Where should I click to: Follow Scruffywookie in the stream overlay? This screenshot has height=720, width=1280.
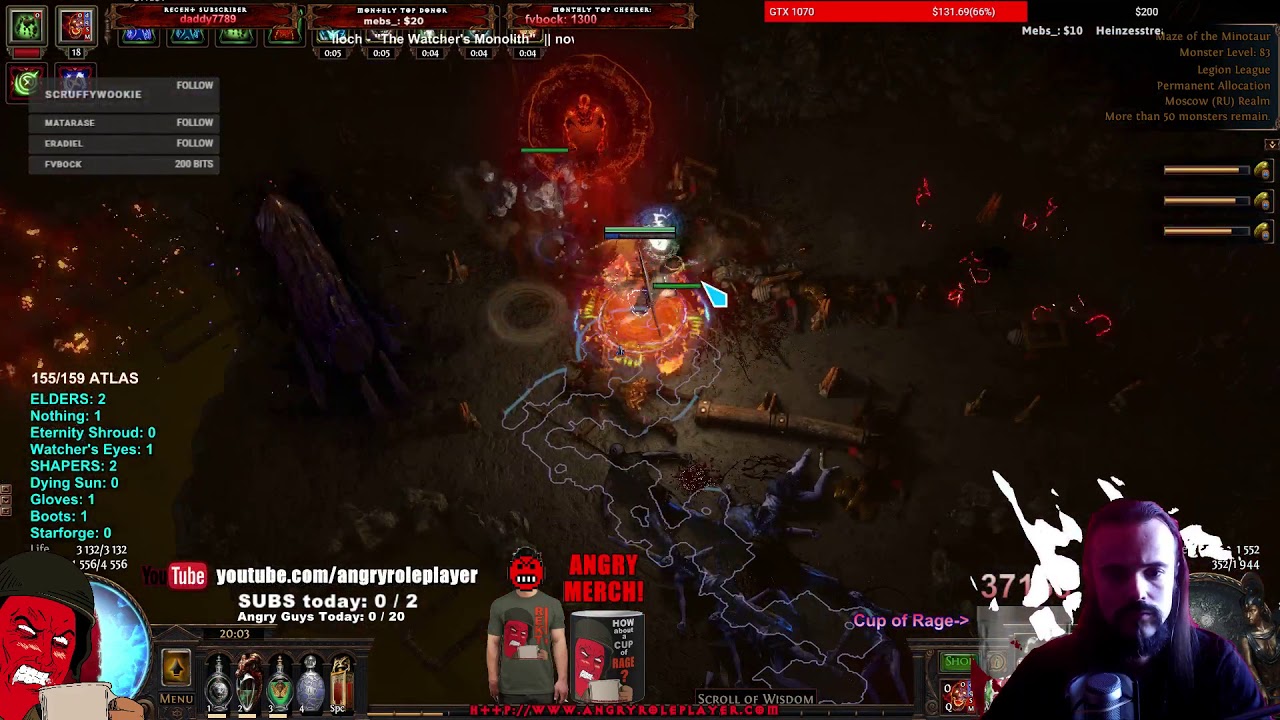click(194, 86)
